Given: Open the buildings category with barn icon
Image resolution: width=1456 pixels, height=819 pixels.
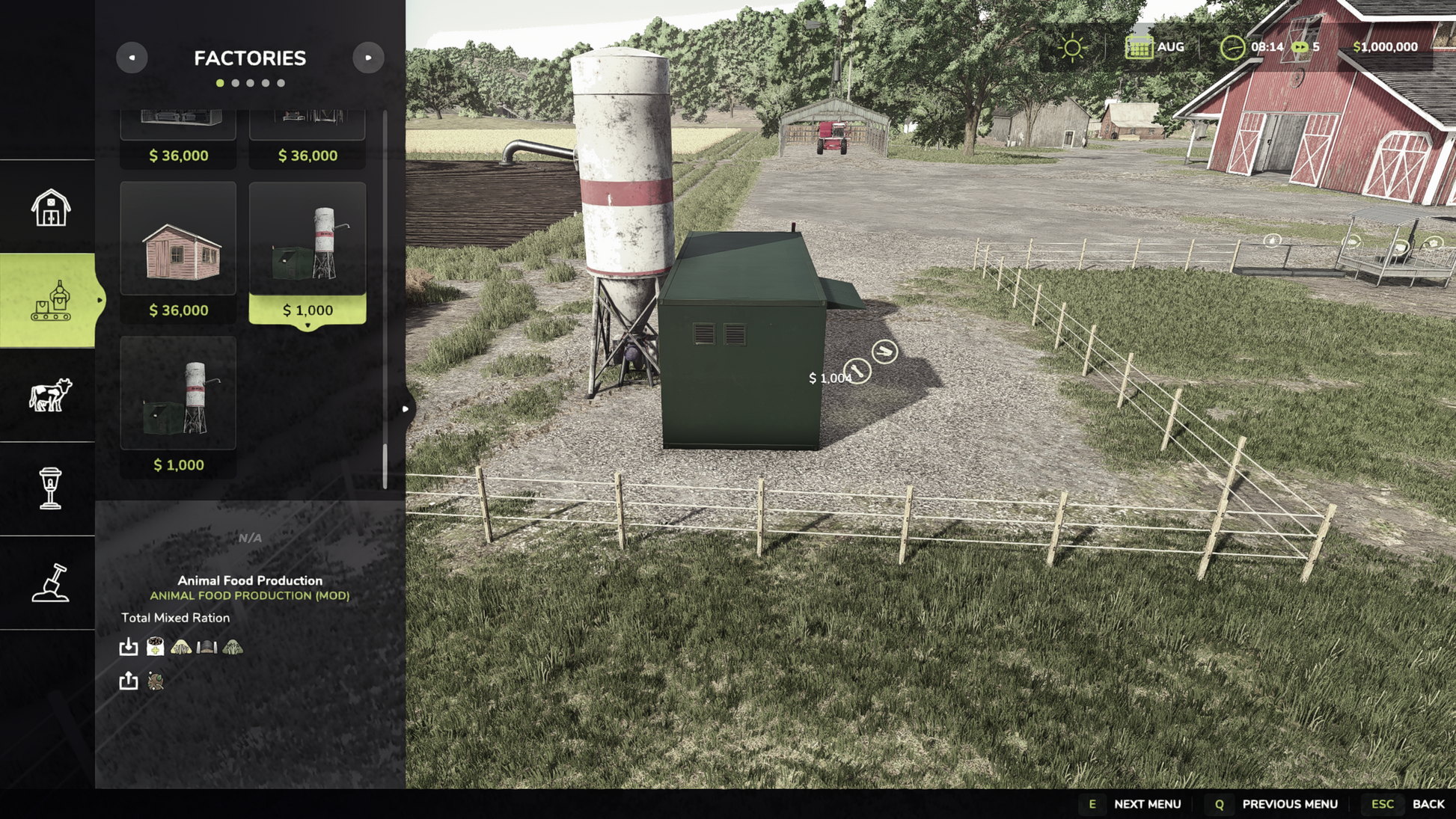Looking at the screenshot, I should pyautogui.click(x=50, y=207).
